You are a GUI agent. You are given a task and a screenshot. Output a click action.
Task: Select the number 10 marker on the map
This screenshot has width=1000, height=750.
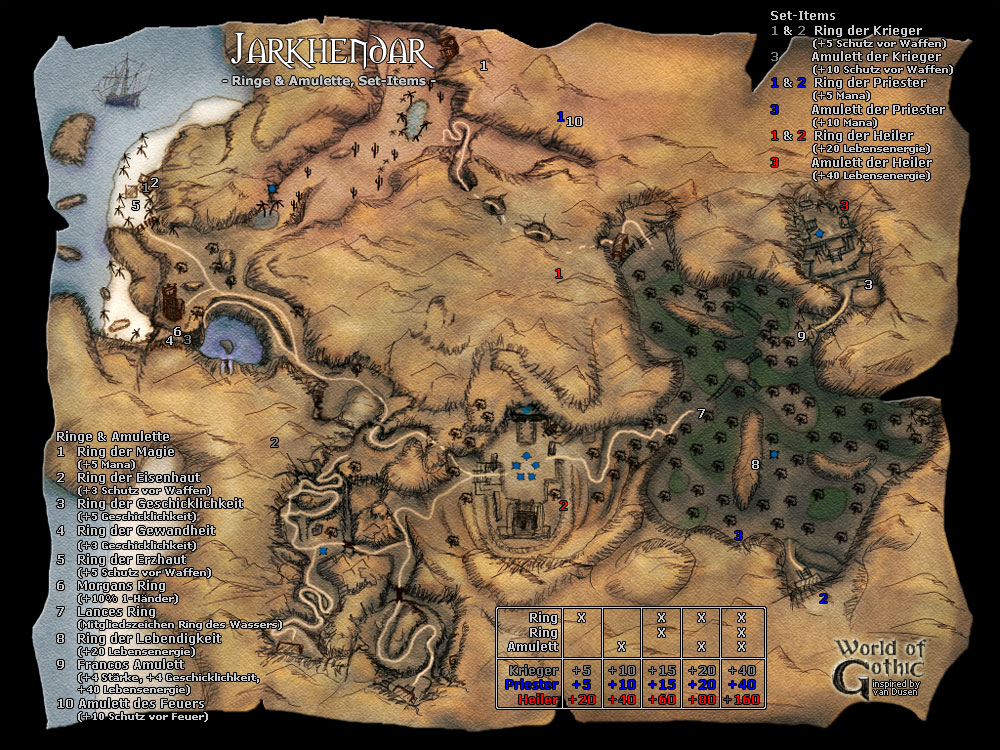[574, 122]
